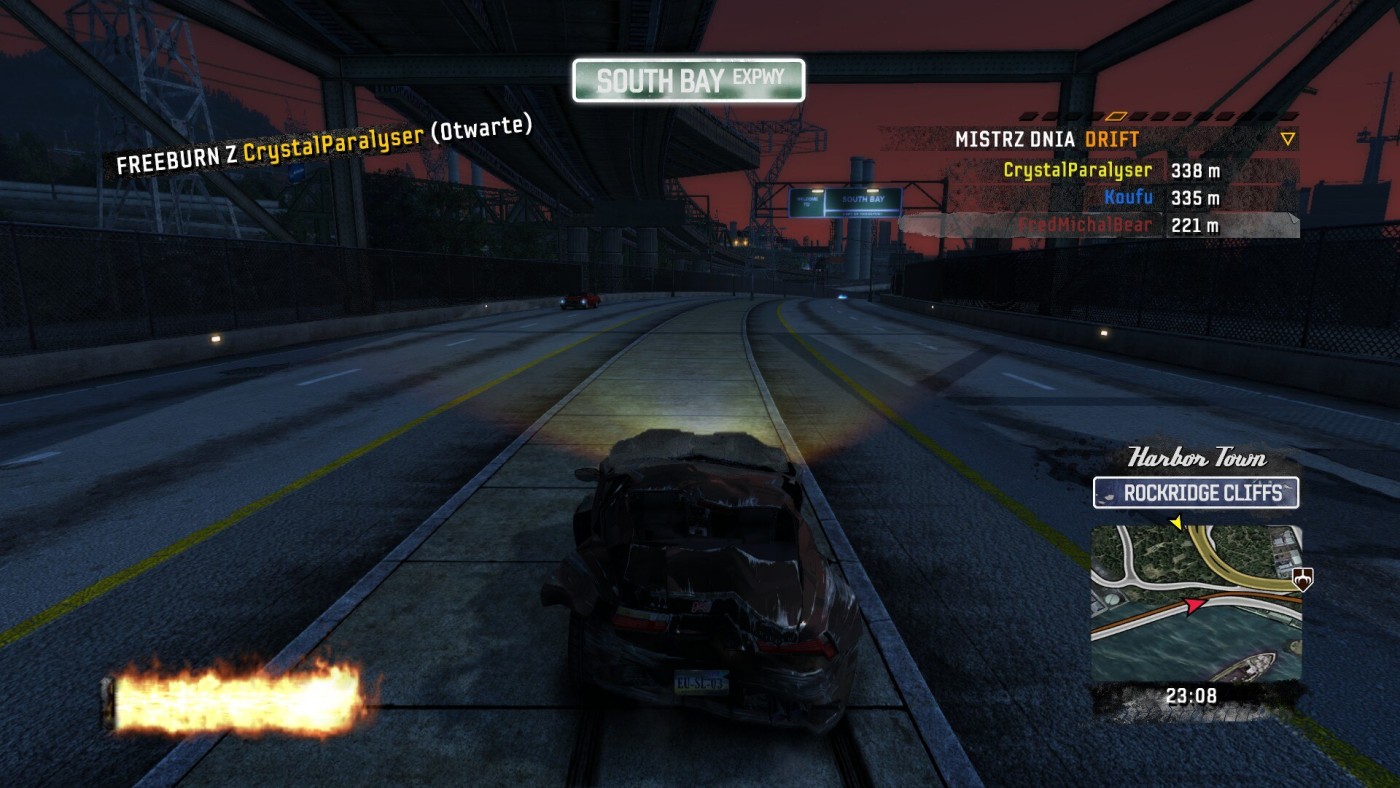Open the Mistrz Dnia Drift challenge header
The width and height of the screenshot is (1400, 788).
pyautogui.click(x=1046, y=140)
